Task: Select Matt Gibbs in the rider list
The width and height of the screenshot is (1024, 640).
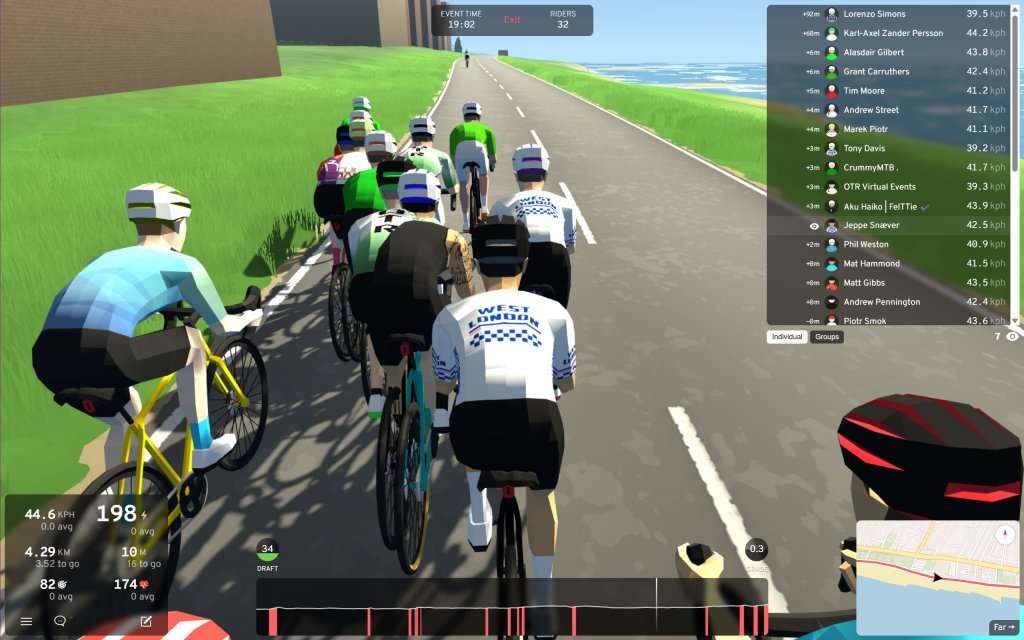Action: tap(890, 283)
